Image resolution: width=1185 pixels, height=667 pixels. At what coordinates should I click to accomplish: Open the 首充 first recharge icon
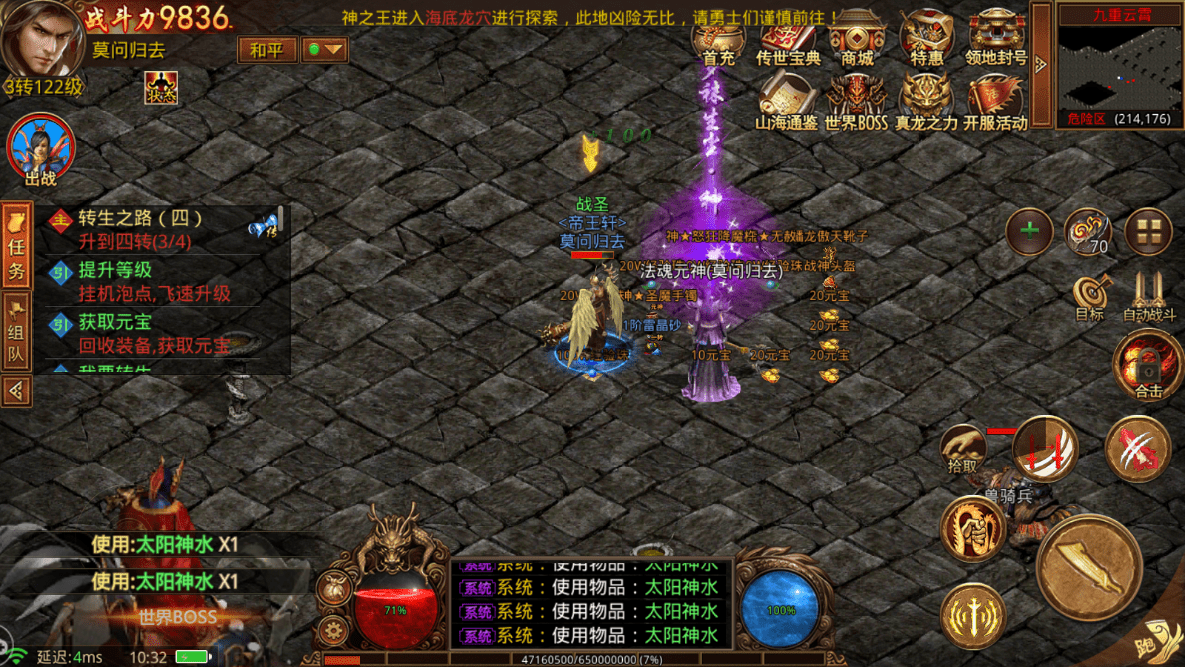coord(718,40)
